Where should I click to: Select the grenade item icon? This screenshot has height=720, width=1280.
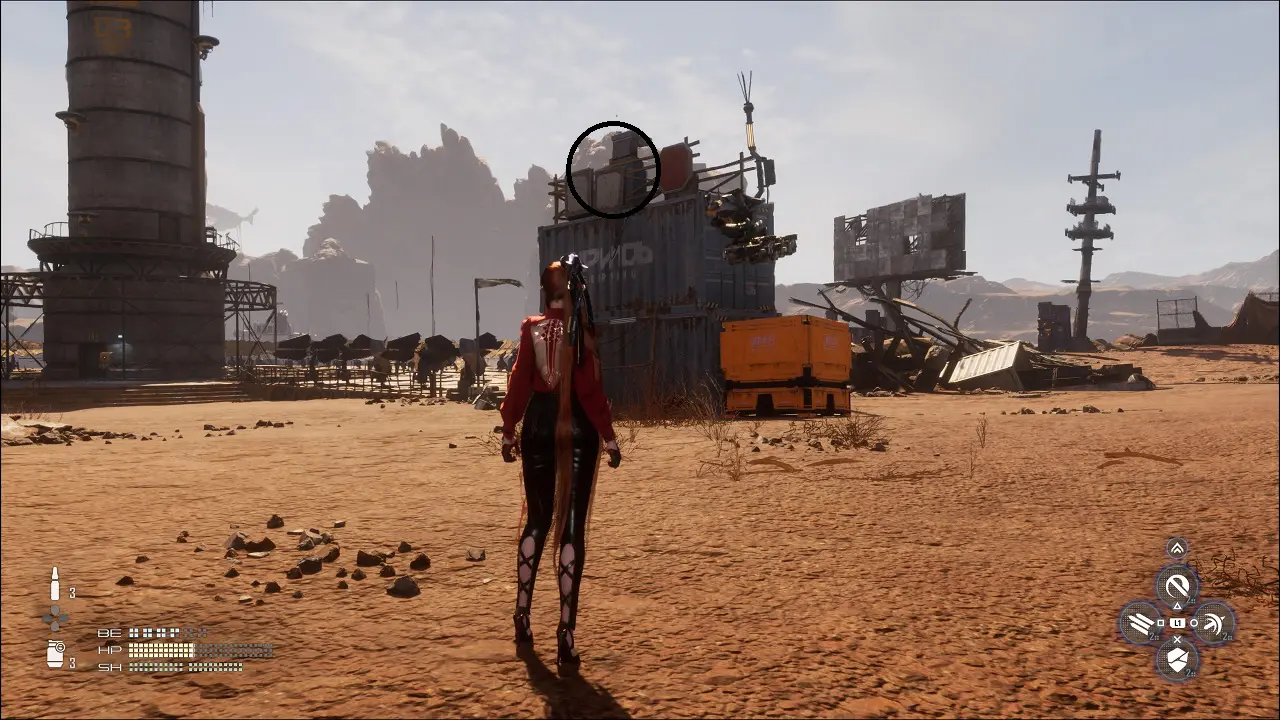(x=55, y=654)
